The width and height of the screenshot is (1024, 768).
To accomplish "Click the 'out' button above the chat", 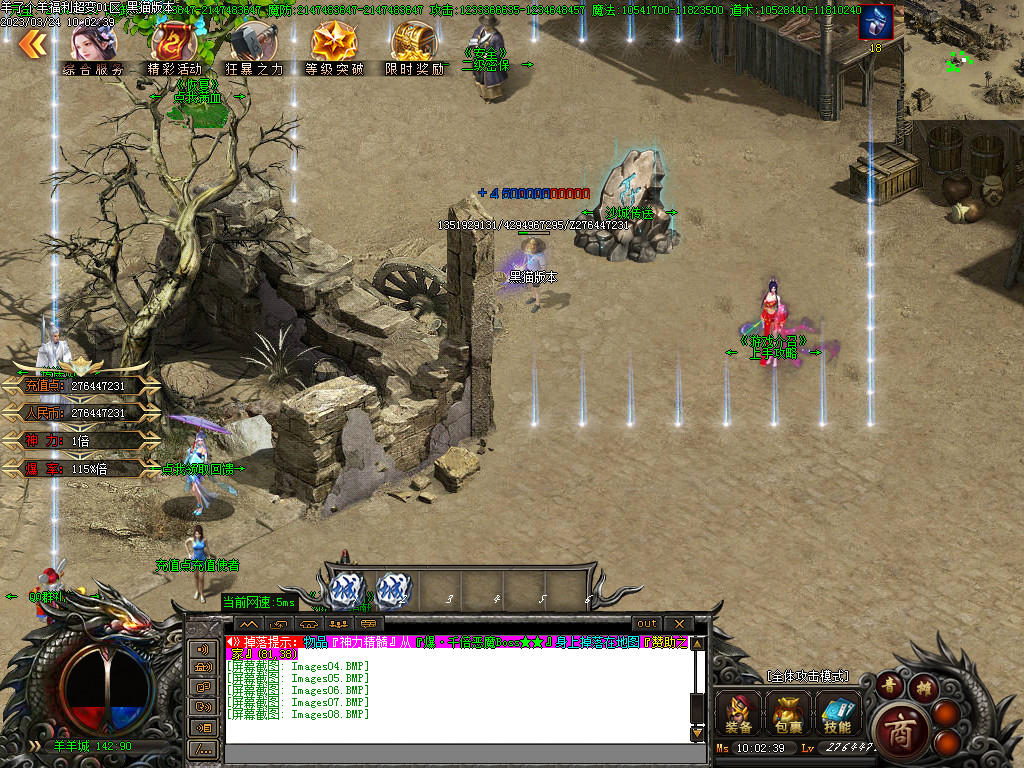I will (647, 624).
